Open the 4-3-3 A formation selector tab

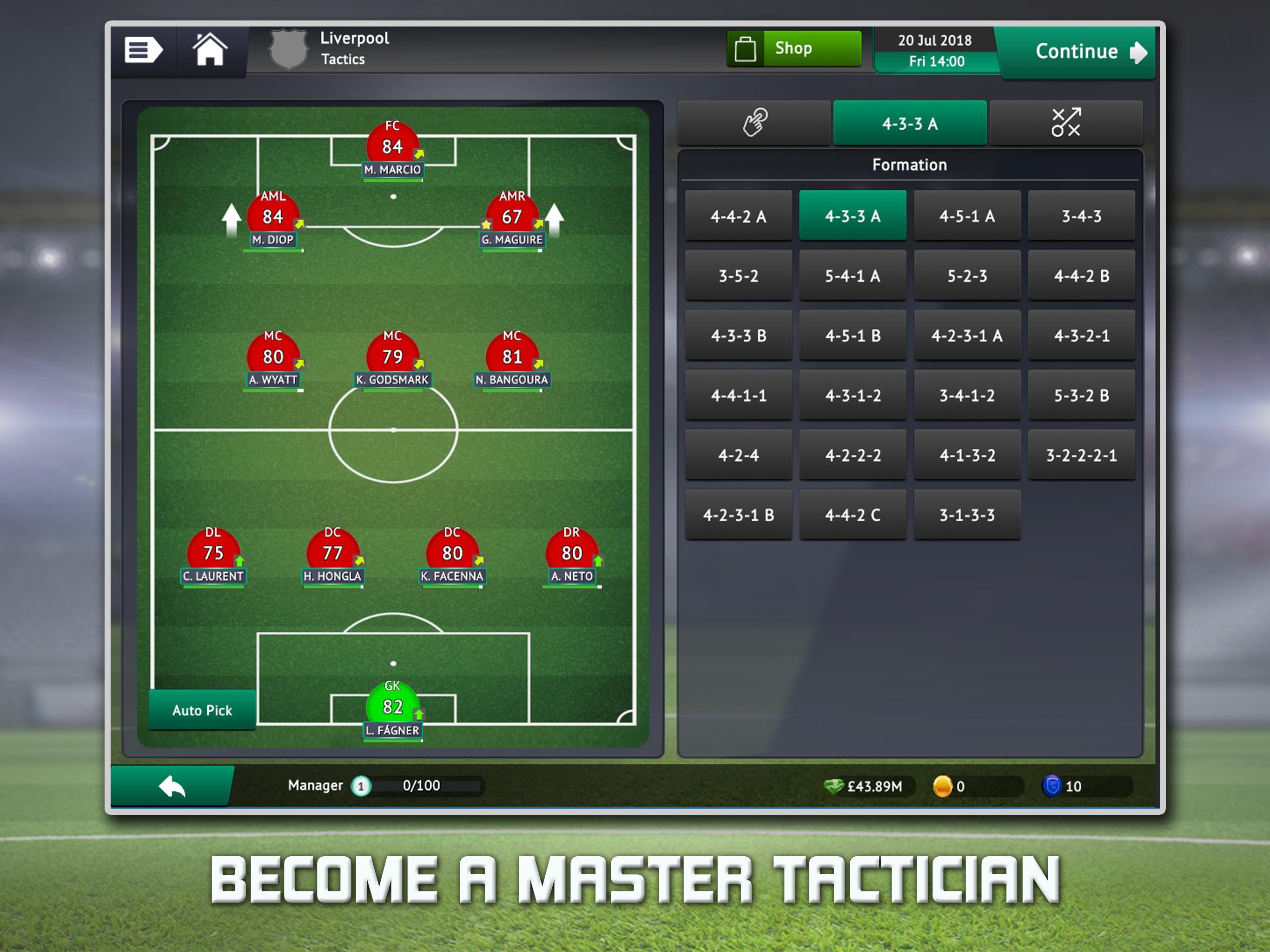(x=911, y=122)
